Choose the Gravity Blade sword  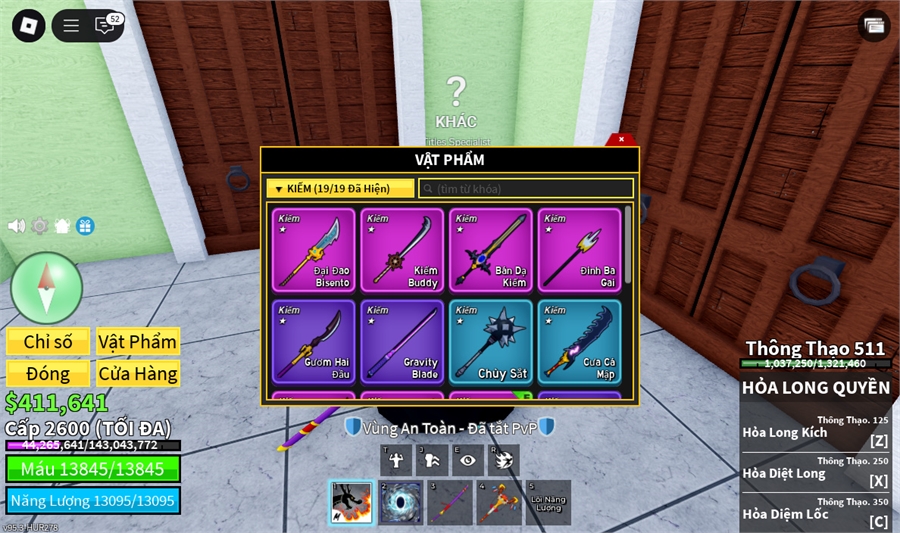pos(401,341)
